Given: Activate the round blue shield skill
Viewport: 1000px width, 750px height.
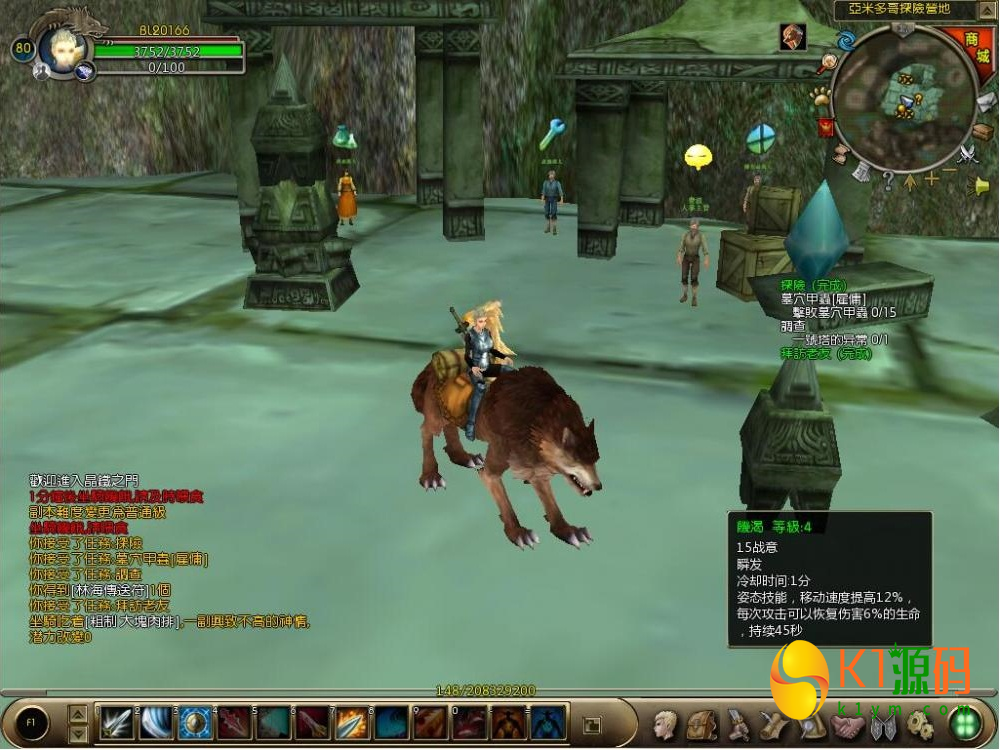Looking at the screenshot, I should [194, 722].
